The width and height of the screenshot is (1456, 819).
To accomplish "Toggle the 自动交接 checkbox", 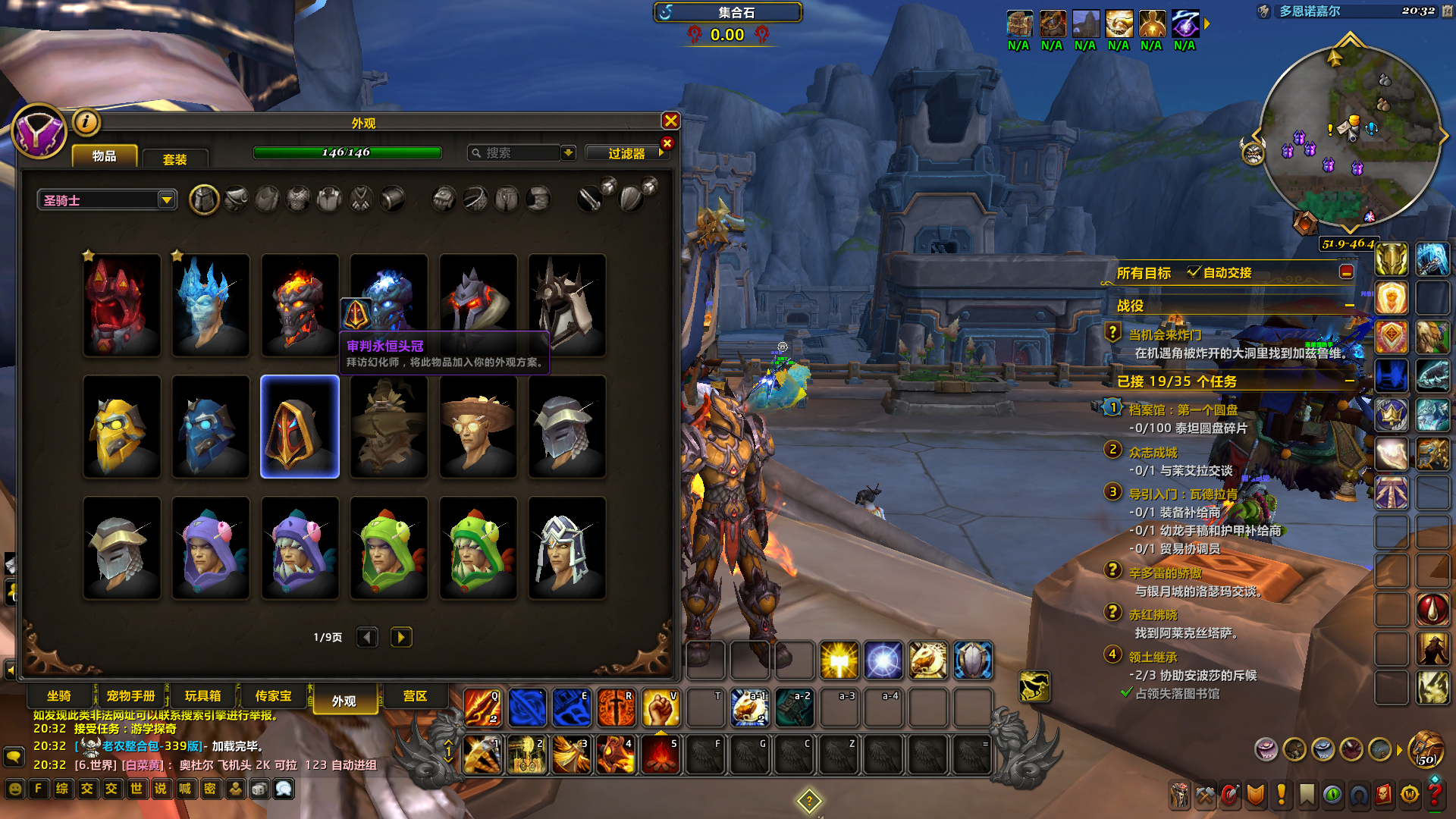I will [x=1194, y=272].
